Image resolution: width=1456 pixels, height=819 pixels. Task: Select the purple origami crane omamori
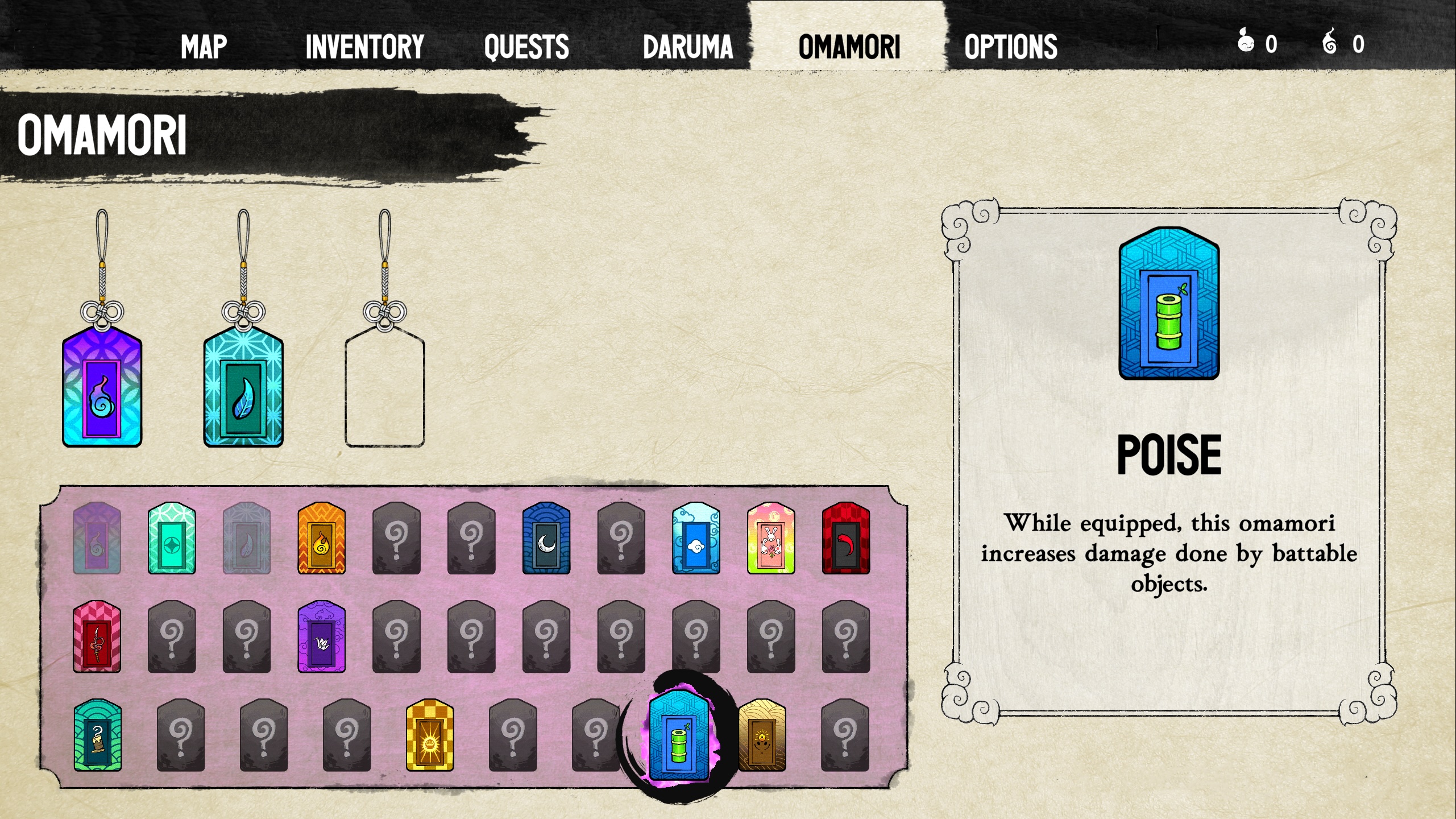321,637
